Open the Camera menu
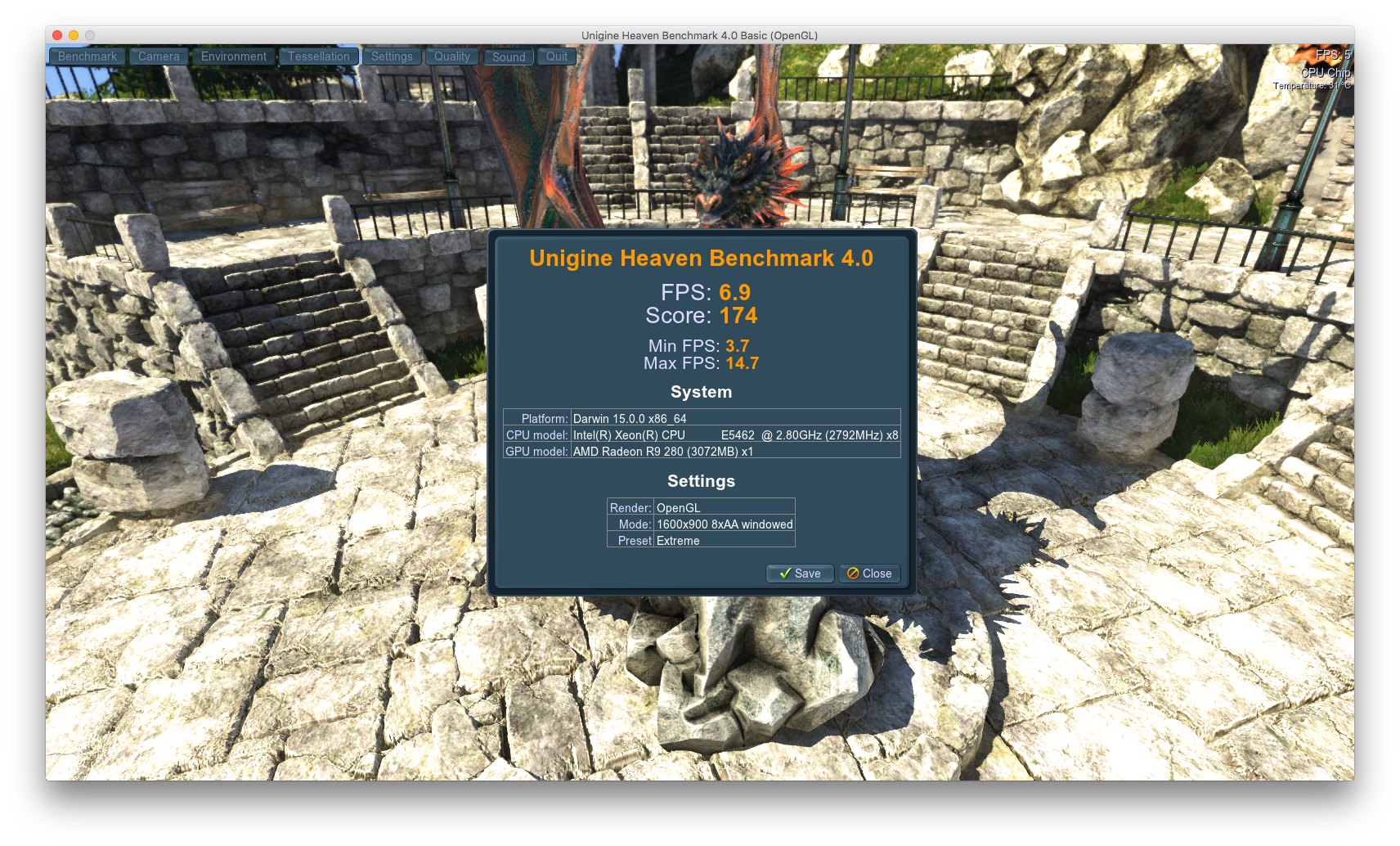 click(159, 56)
